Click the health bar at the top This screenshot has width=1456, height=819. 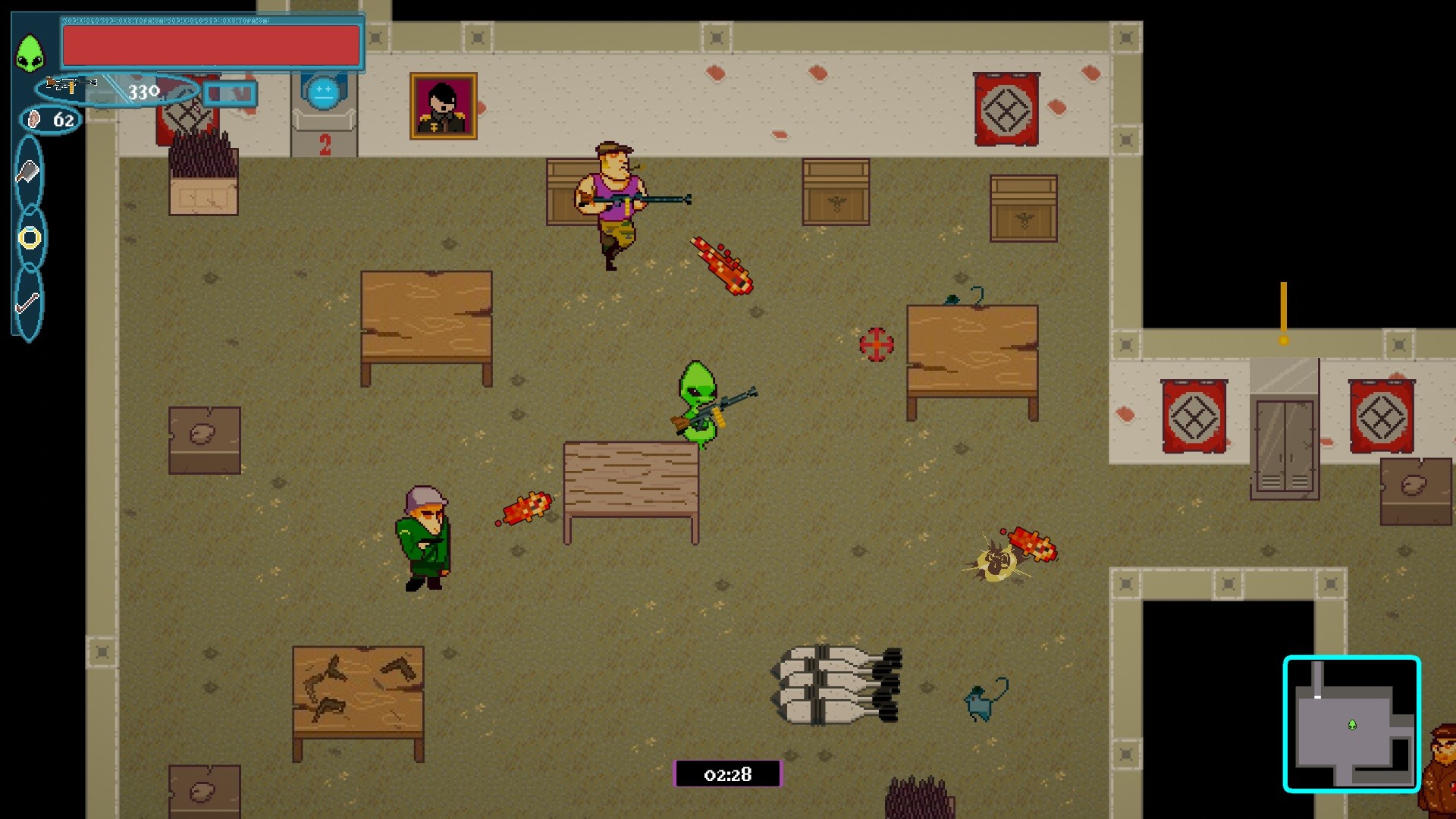[210, 45]
